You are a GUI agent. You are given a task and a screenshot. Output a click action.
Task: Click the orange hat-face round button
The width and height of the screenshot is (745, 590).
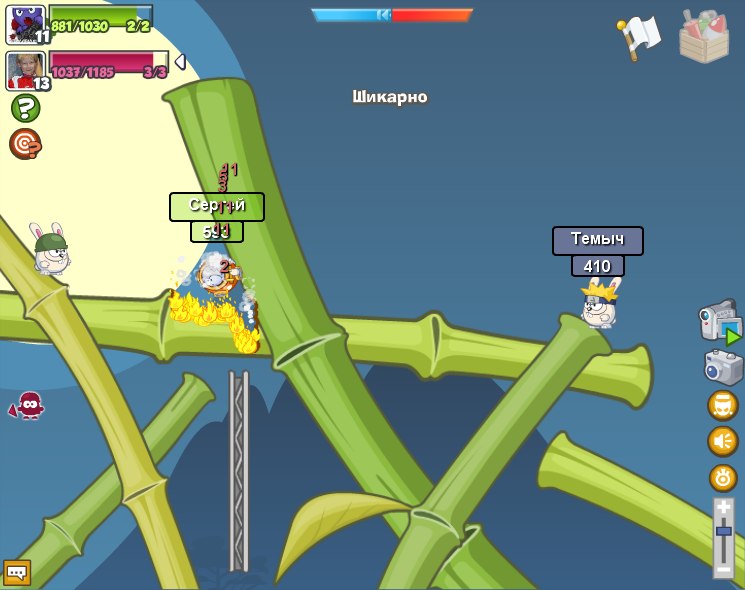pyautogui.click(x=723, y=405)
